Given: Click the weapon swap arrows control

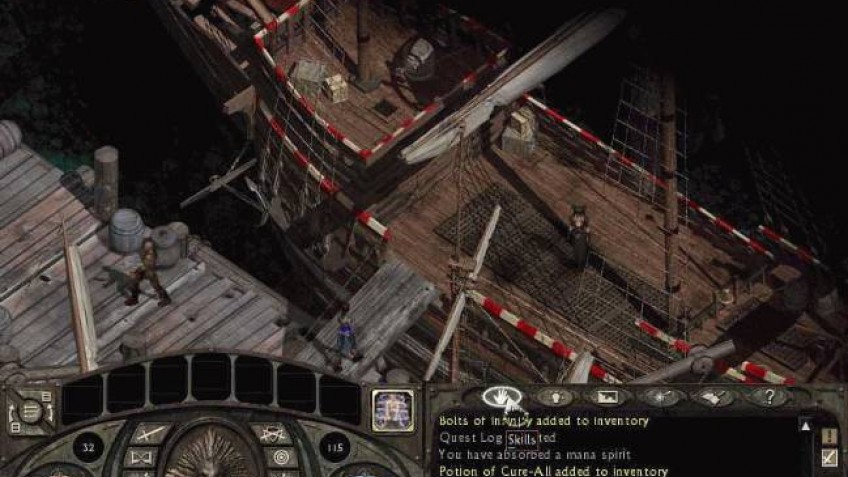Looking at the screenshot, I should pos(30,411).
